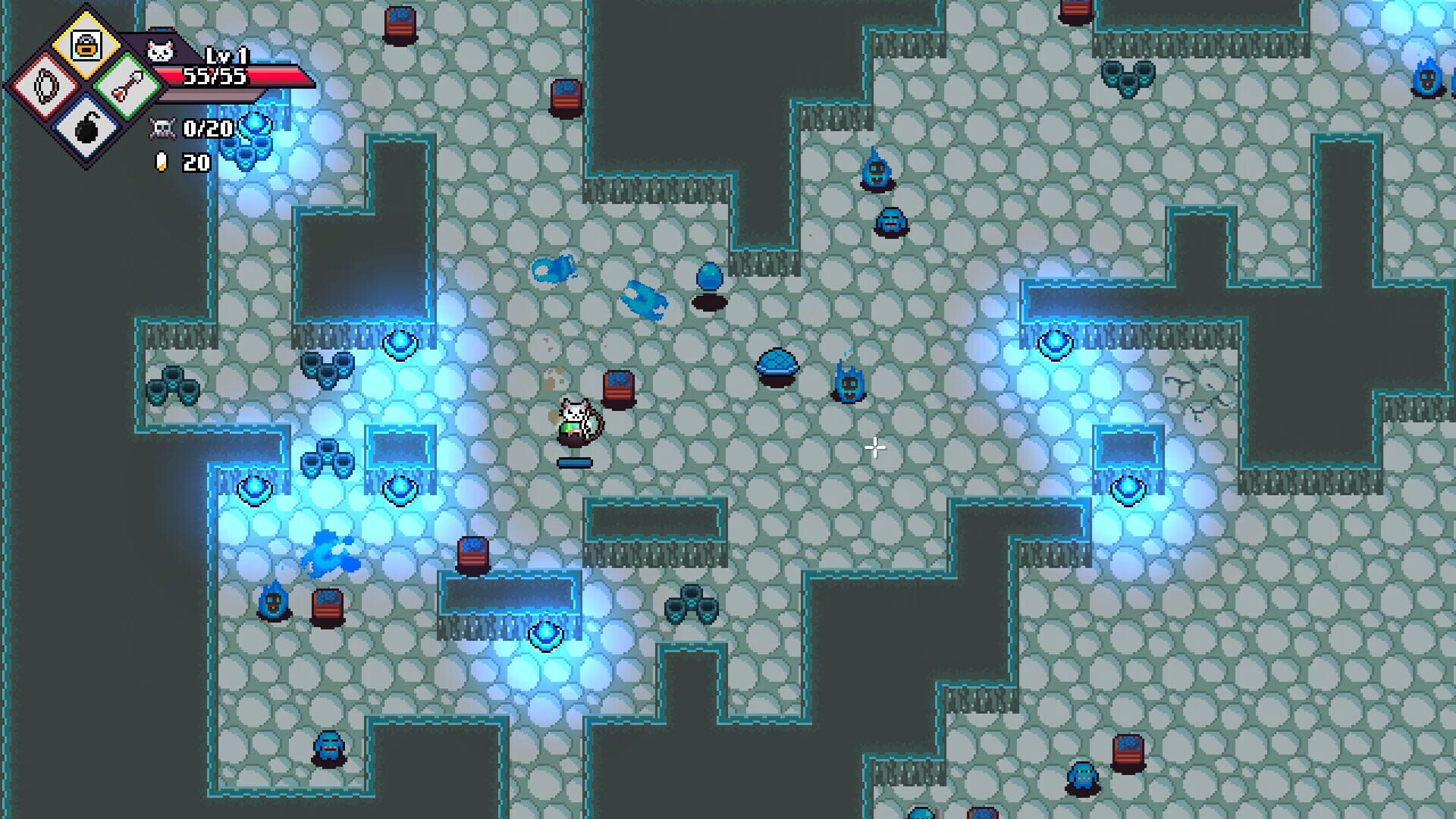Click the crosshair cursor marker
The image size is (1456, 819).
(874, 449)
